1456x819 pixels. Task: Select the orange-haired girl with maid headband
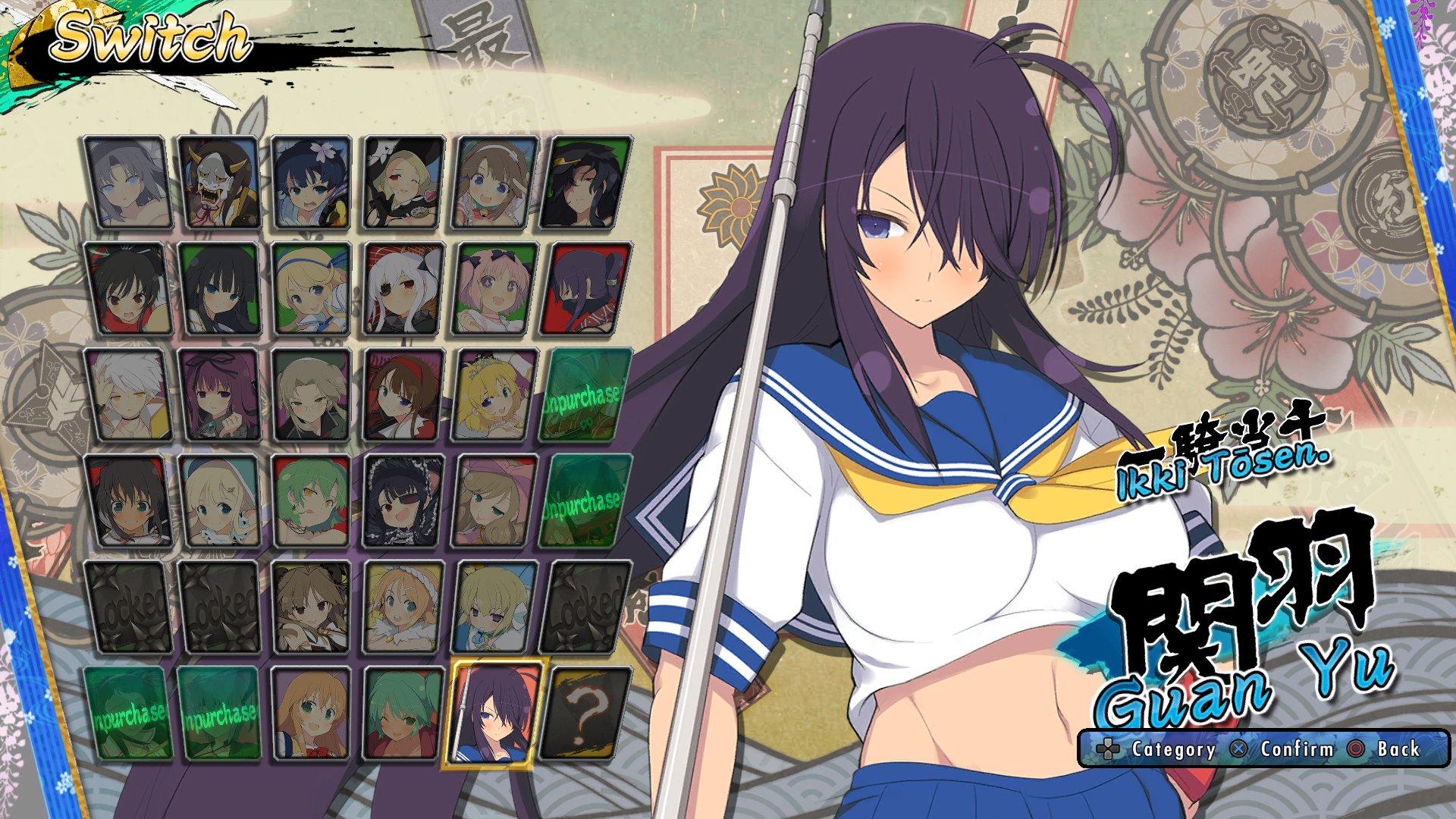[x=403, y=607]
